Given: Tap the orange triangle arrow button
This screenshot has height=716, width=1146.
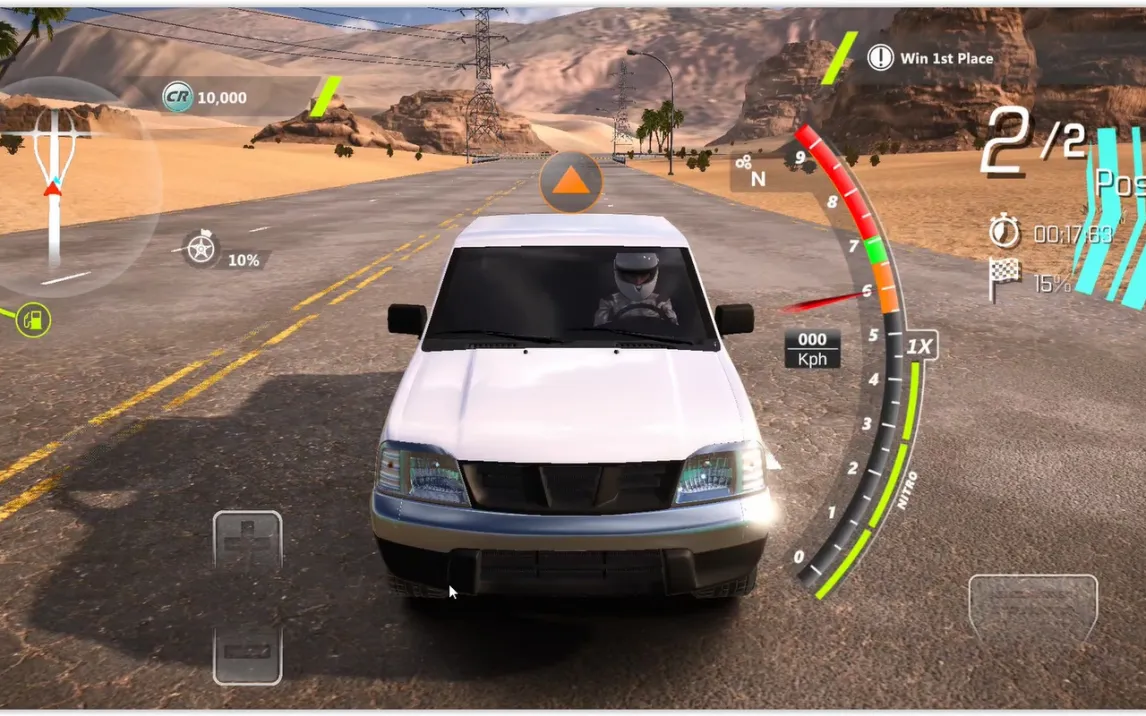Looking at the screenshot, I should point(571,181).
